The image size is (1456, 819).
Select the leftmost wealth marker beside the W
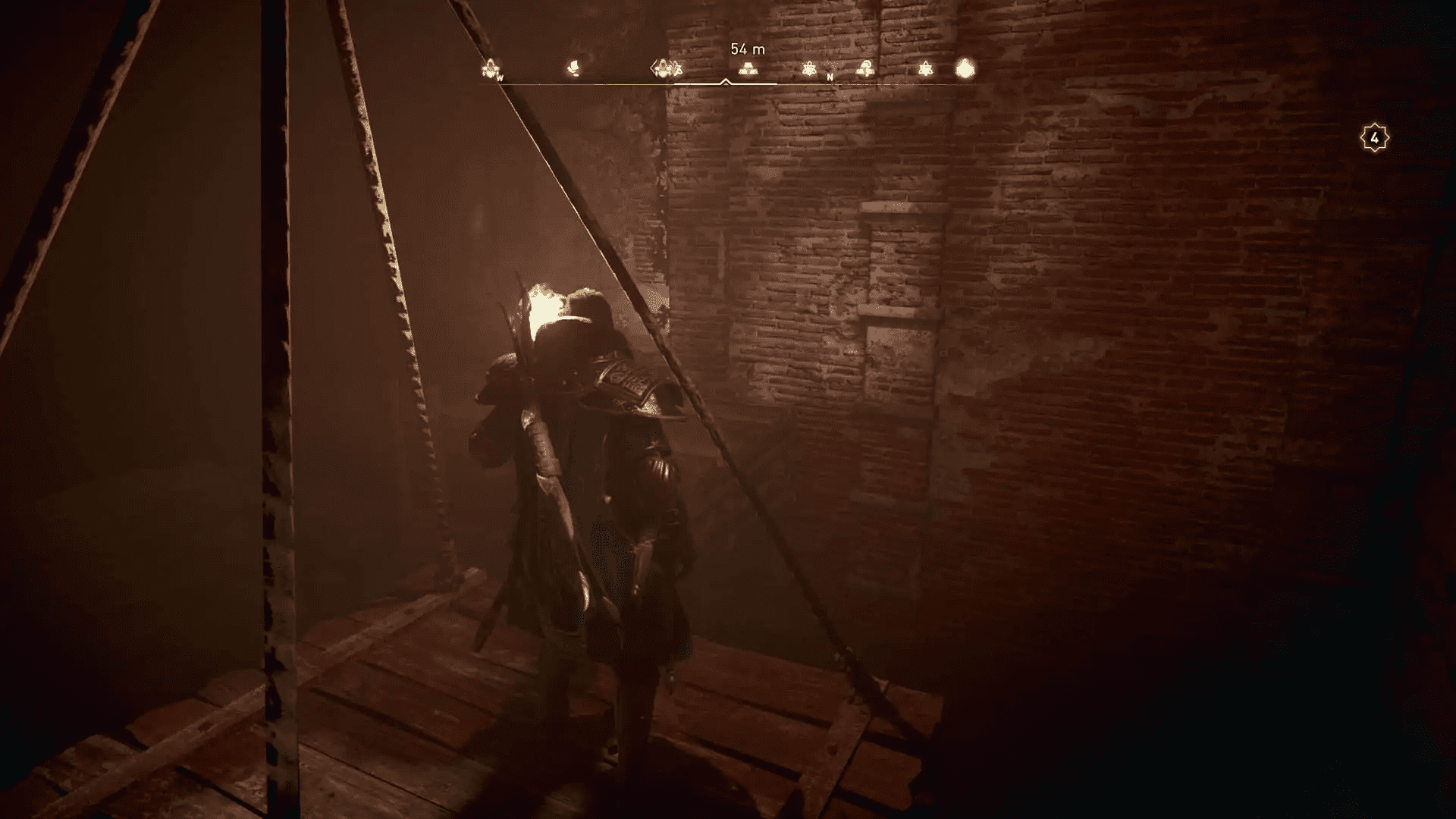click(489, 68)
